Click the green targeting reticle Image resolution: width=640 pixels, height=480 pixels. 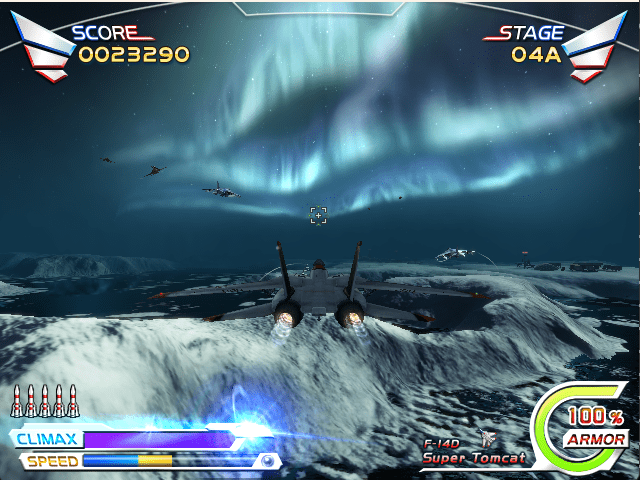point(318,215)
